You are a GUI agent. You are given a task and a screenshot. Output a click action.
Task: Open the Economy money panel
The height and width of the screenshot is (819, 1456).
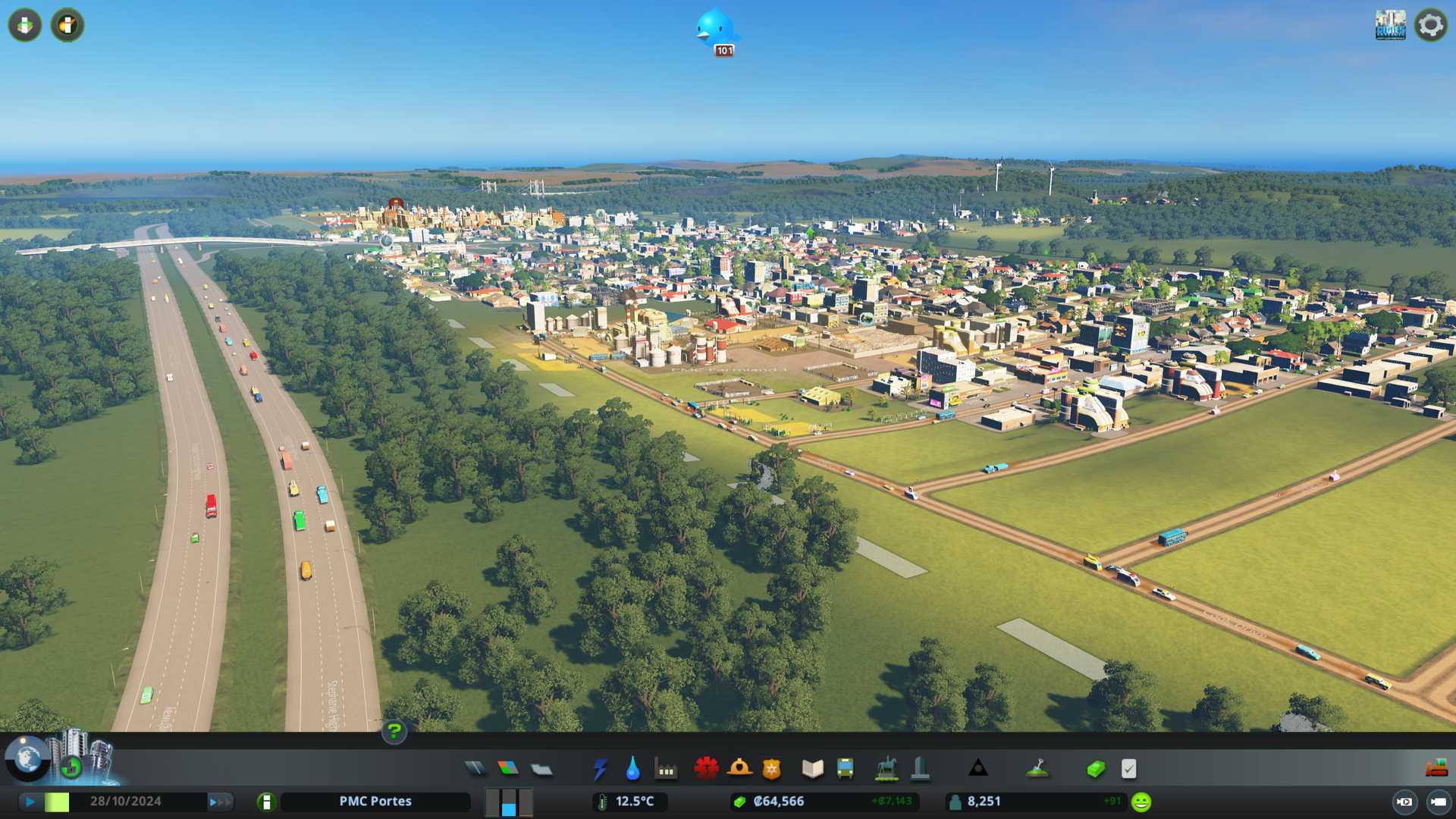pyautogui.click(x=1095, y=769)
